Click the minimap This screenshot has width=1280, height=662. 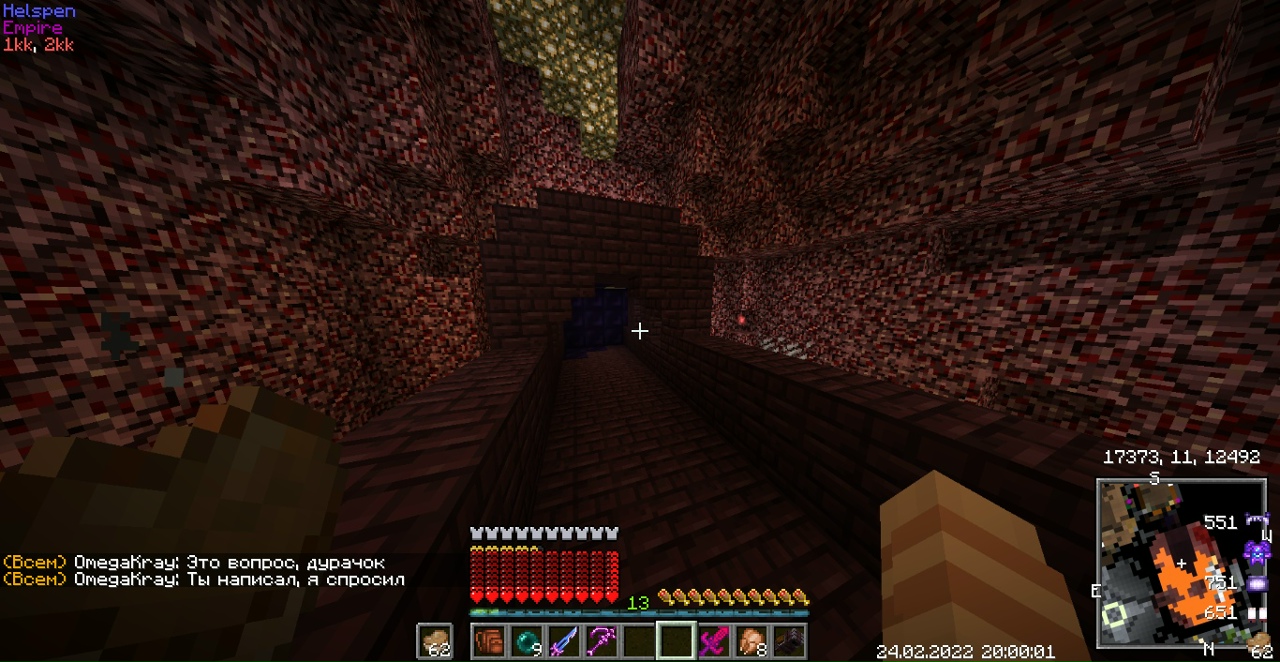pos(1180,565)
